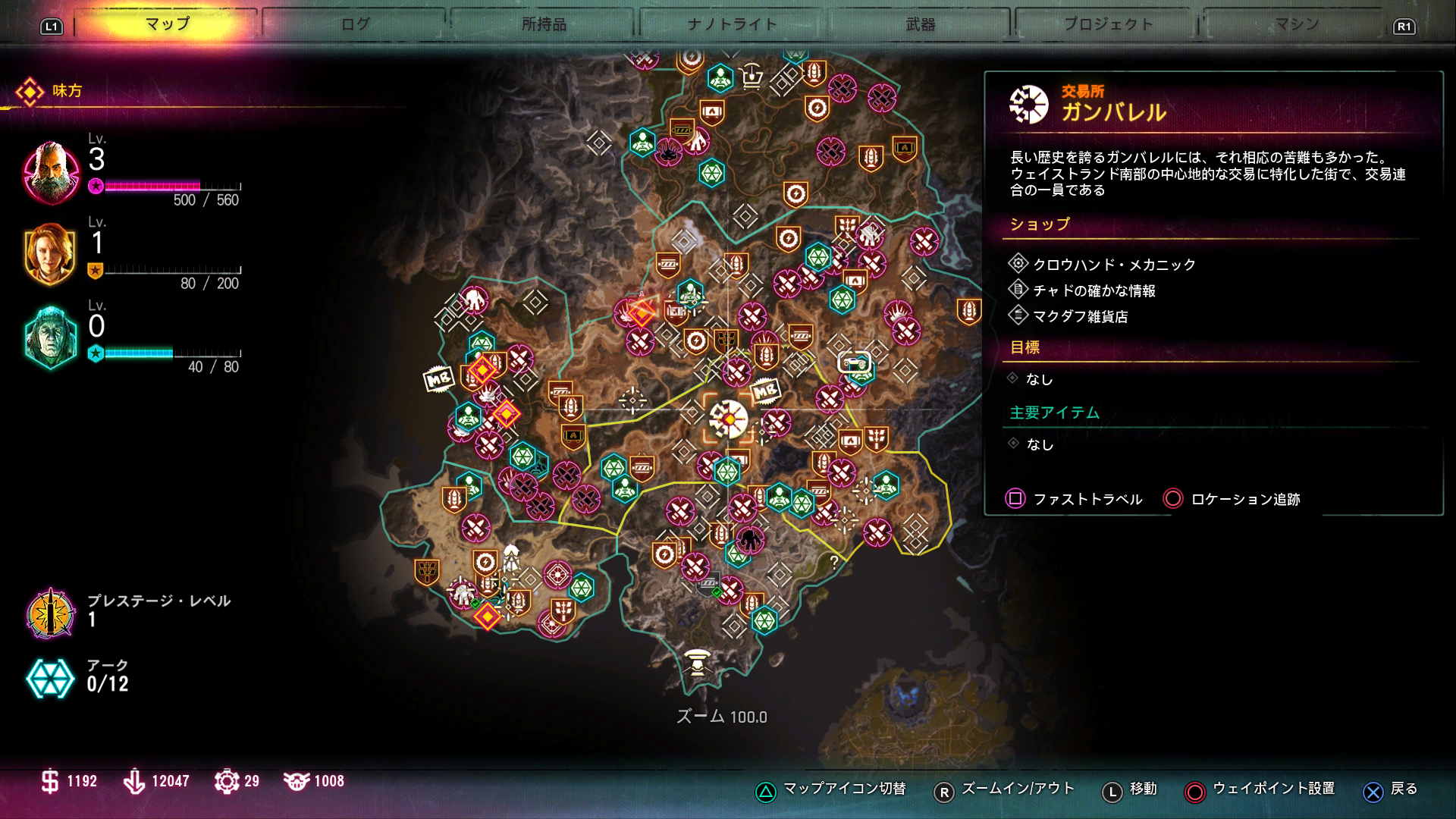The width and height of the screenshot is (1456, 819).
Task: Choose ファストトラベル in the location panel
Action: pos(1074,499)
